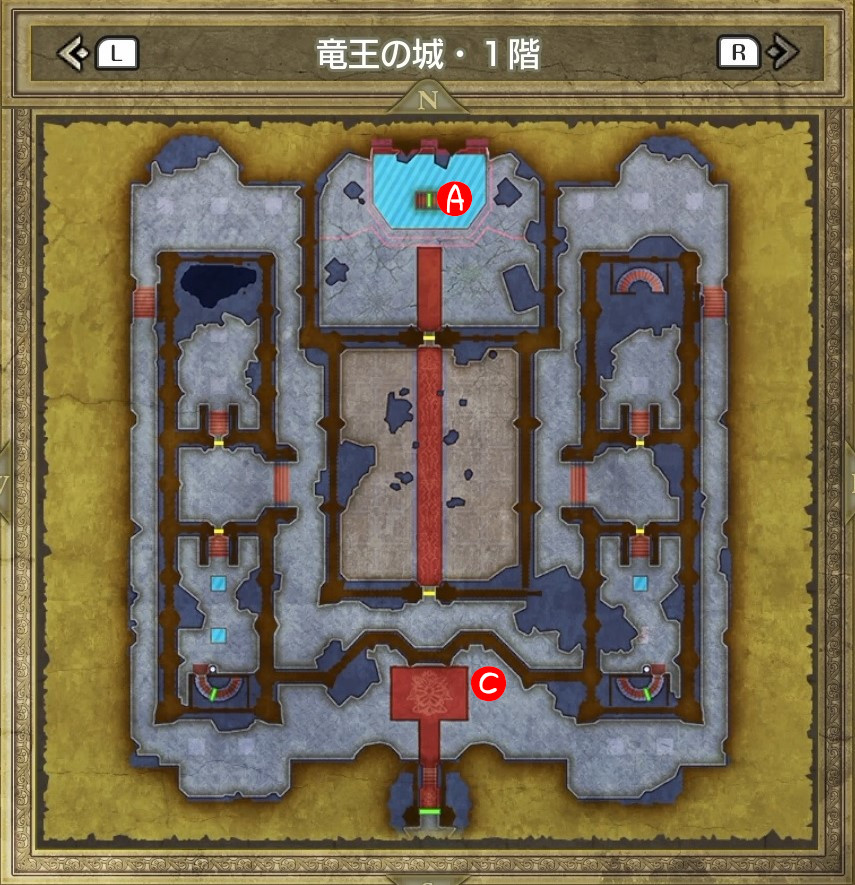Show the next floor with the right arrow

click(x=785, y=52)
